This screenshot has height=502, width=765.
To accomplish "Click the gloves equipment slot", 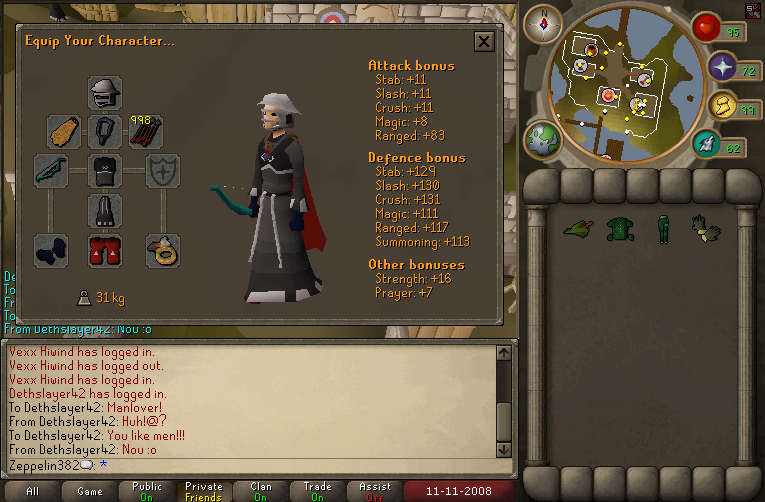I will coord(51,250).
